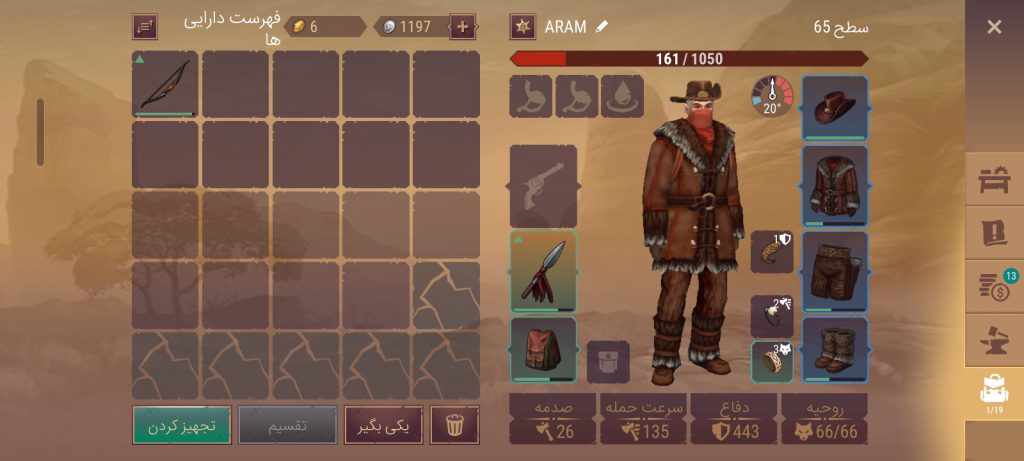Select the bow in the inventory grid

point(165,85)
